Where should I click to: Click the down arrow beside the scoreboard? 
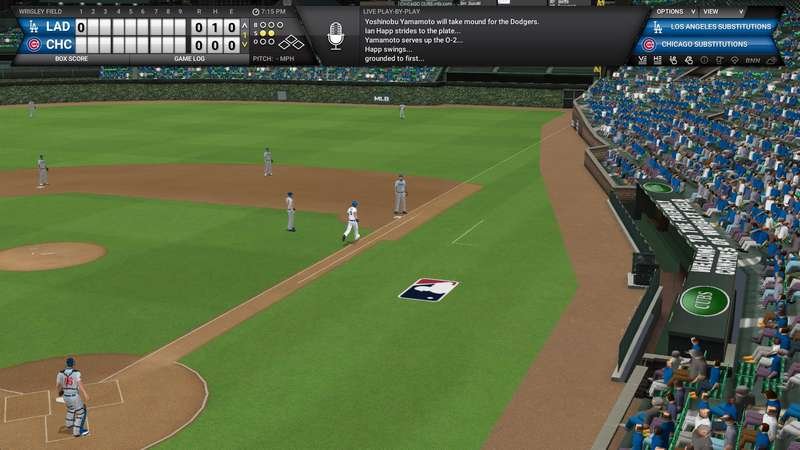click(245, 44)
